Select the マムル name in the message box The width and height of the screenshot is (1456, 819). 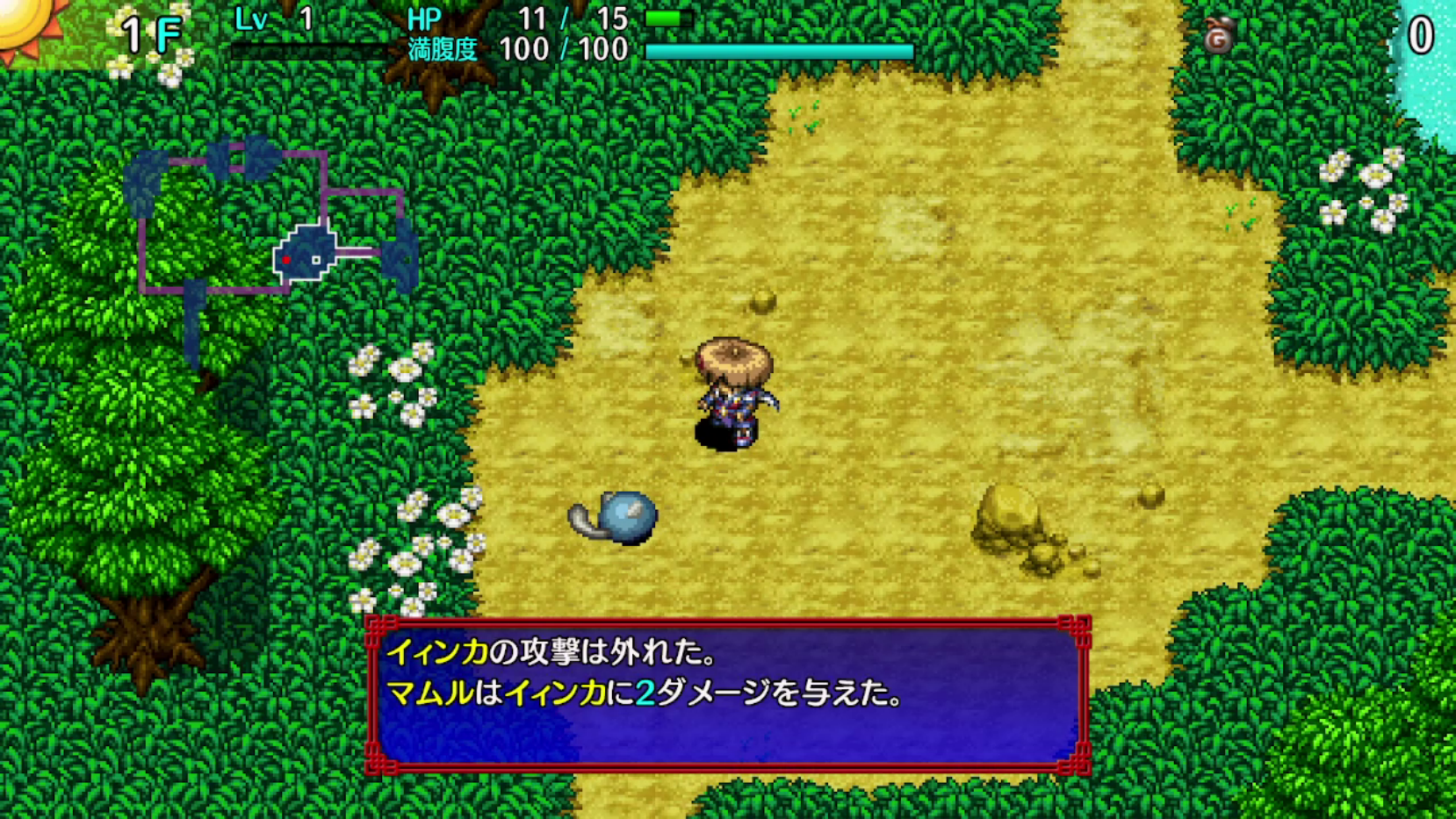pyautogui.click(x=430, y=693)
